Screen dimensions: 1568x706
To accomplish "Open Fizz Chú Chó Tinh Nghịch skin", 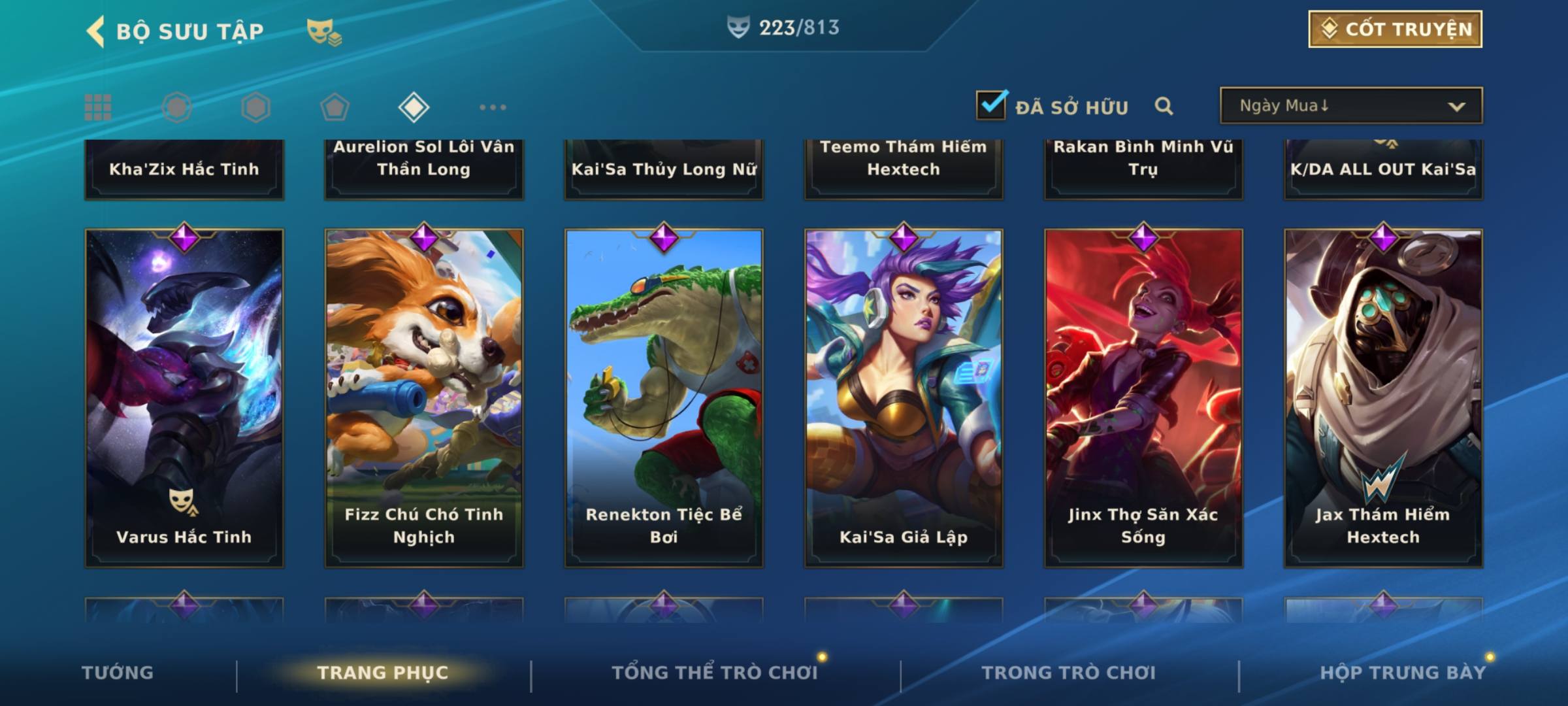I will (424, 397).
